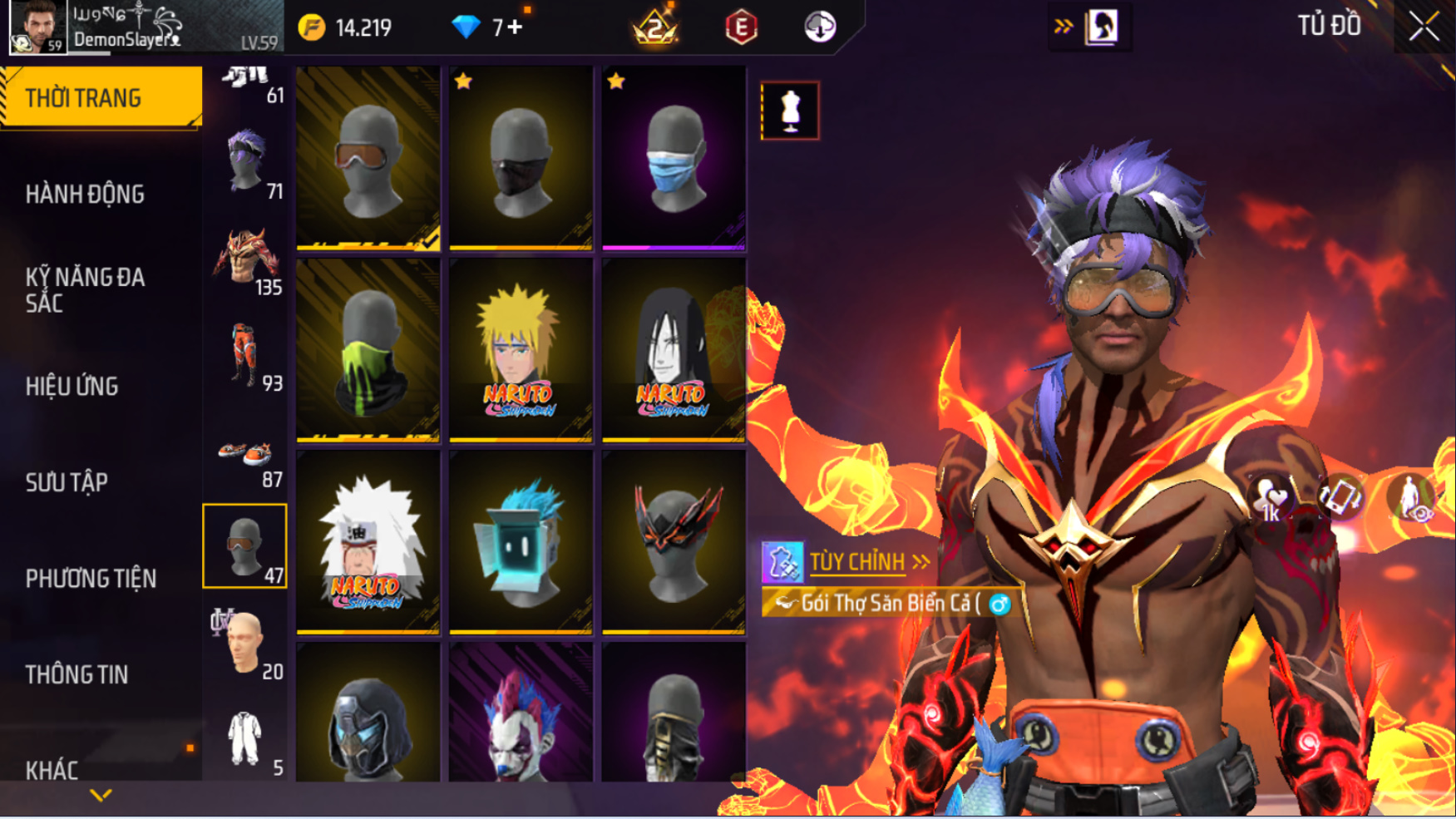This screenshot has height=819, width=1456.
Task: Switch to KỸ NĂNG ĐA SẮC
Action: (x=85, y=290)
